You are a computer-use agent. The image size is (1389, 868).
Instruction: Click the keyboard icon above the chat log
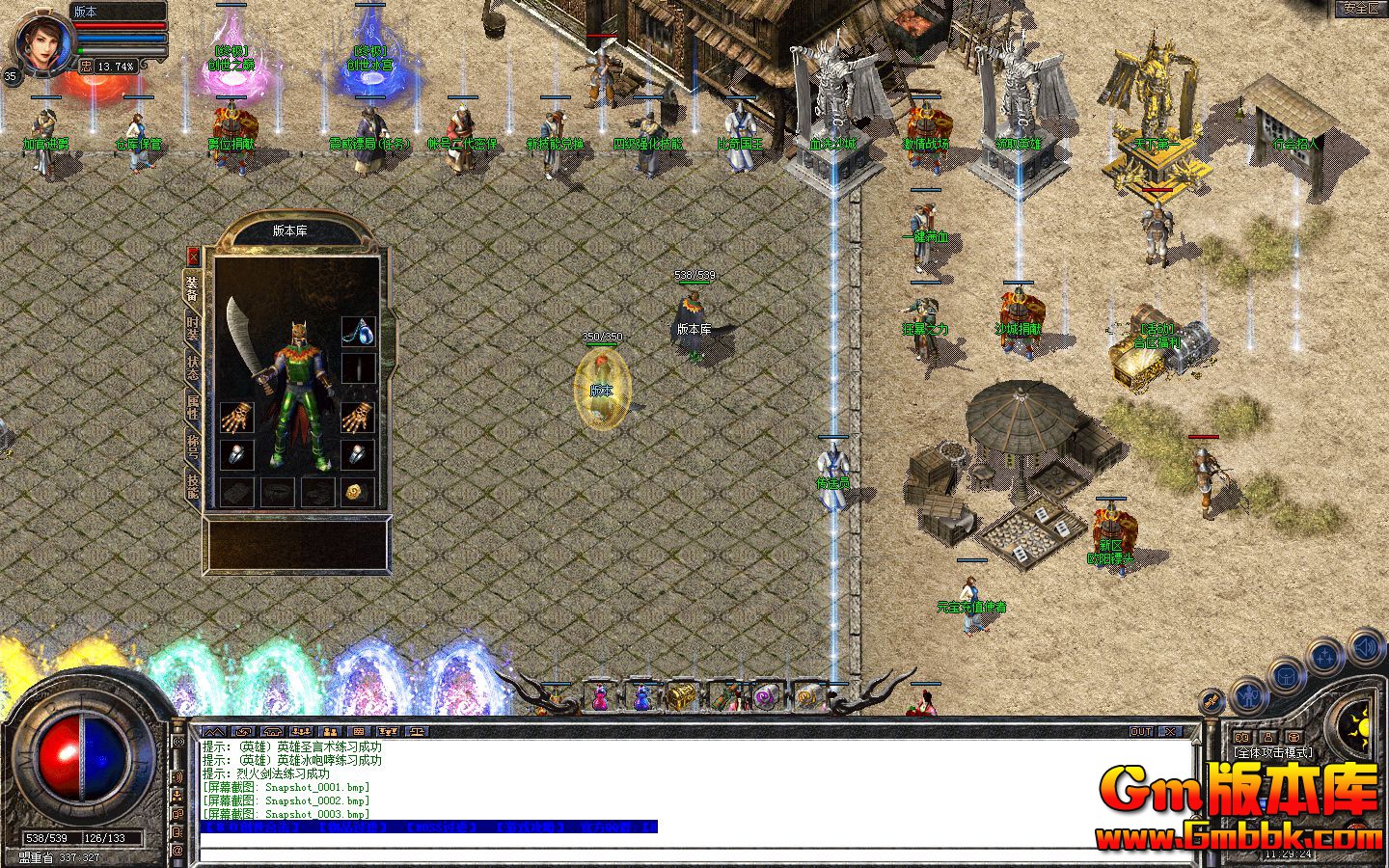pyautogui.click(x=358, y=732)
